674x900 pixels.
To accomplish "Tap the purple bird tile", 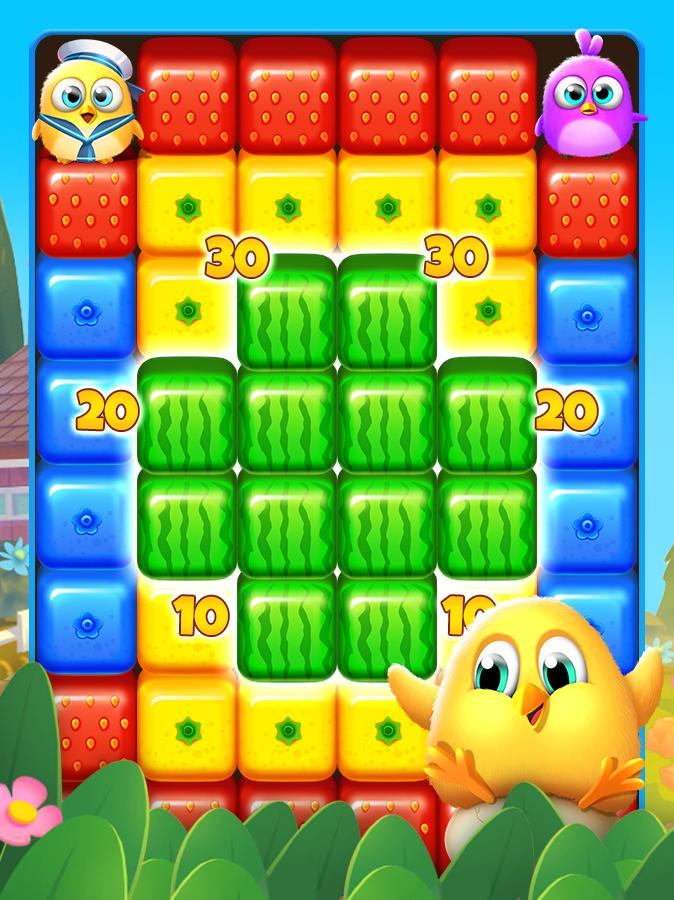I will tap(587, 95).
